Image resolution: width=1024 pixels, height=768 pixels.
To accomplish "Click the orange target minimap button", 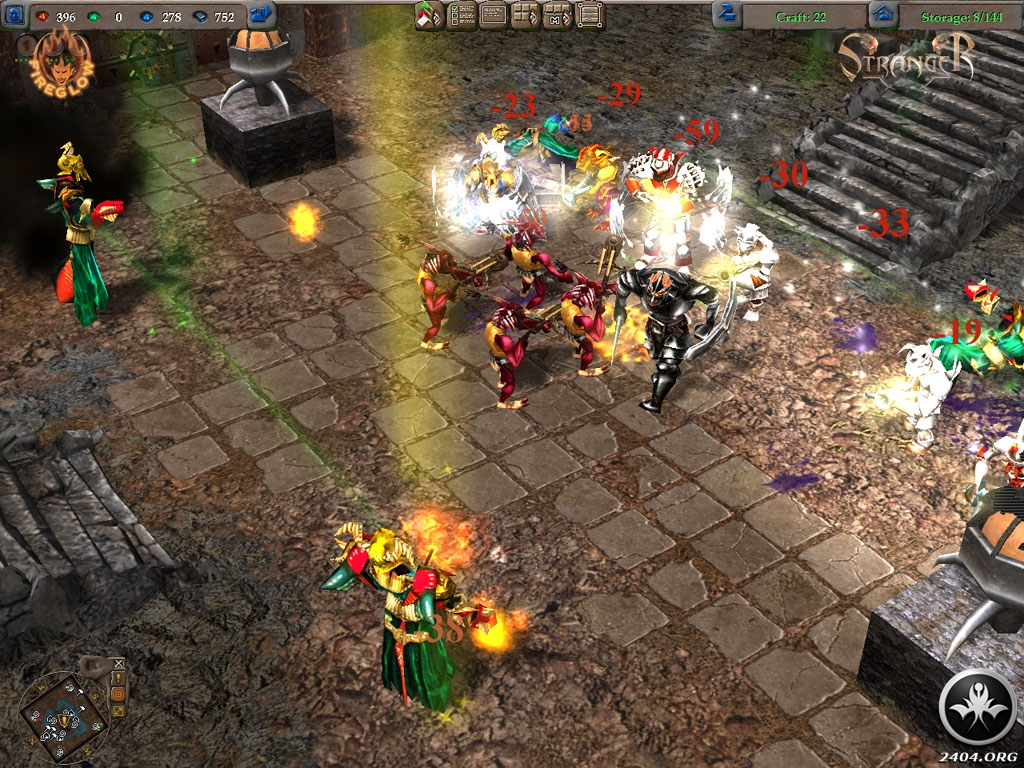I will [x=119, y=695].
